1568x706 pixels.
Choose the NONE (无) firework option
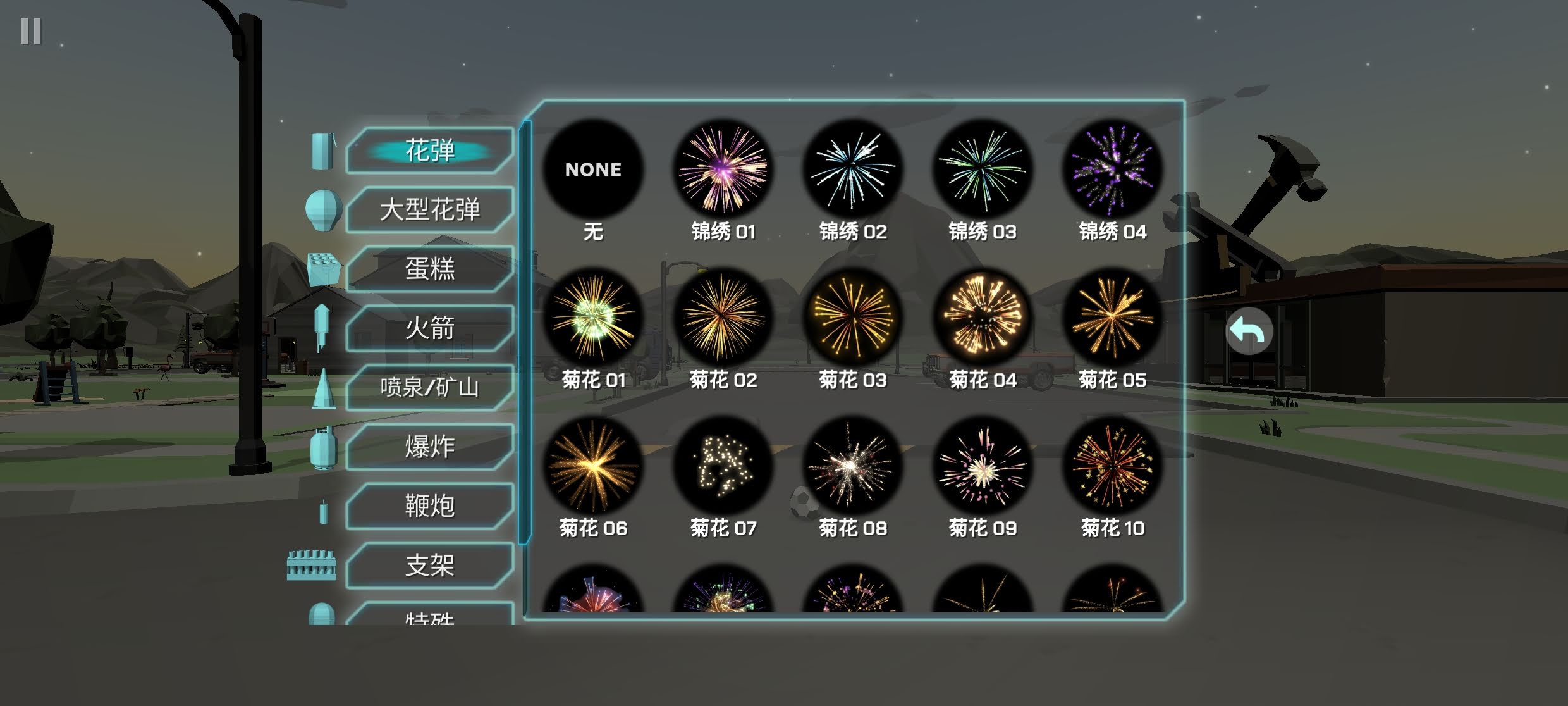click(x=593, y=169)
